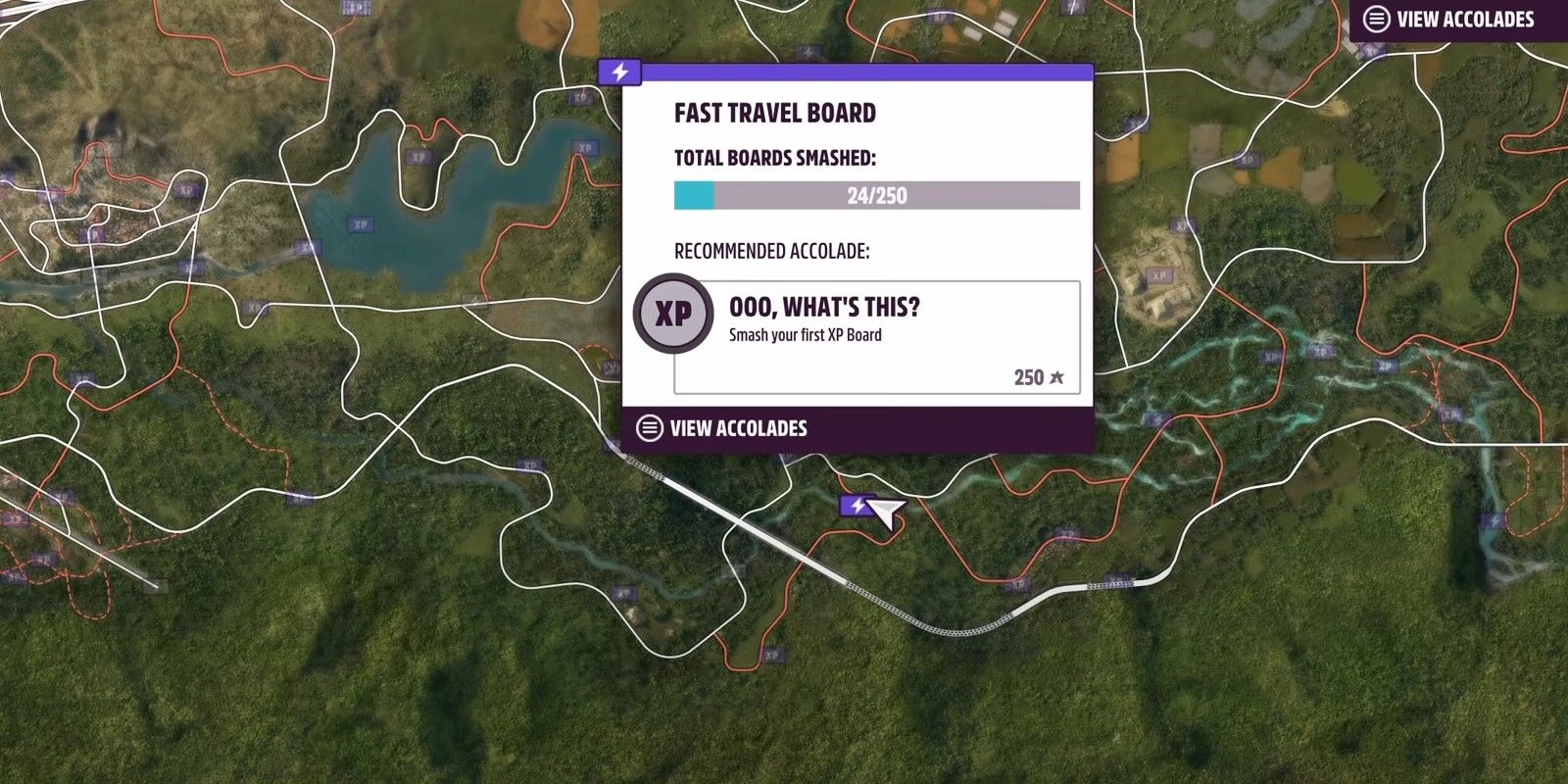This screenshot has width=1568, height=784.
Task: Toggle the circular accolades button beside VIEW ACCOLADES text
Action: point(649,428)
